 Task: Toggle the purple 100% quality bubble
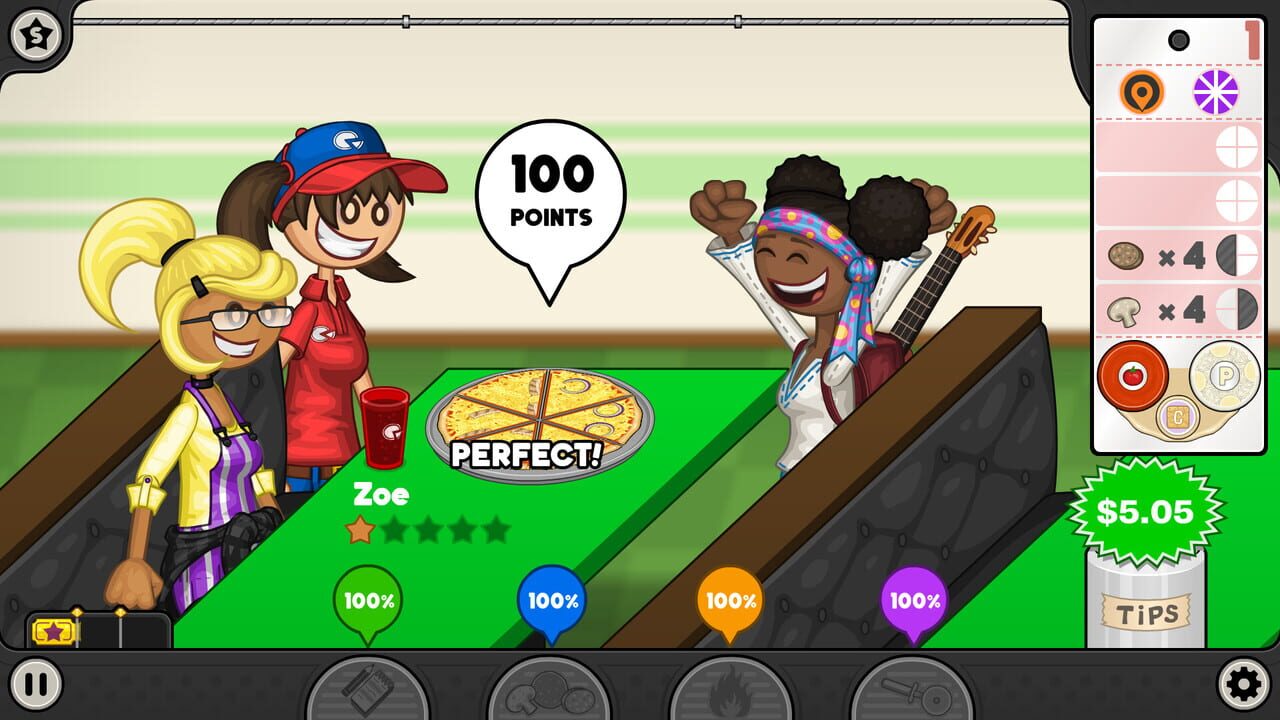point(910,601)
